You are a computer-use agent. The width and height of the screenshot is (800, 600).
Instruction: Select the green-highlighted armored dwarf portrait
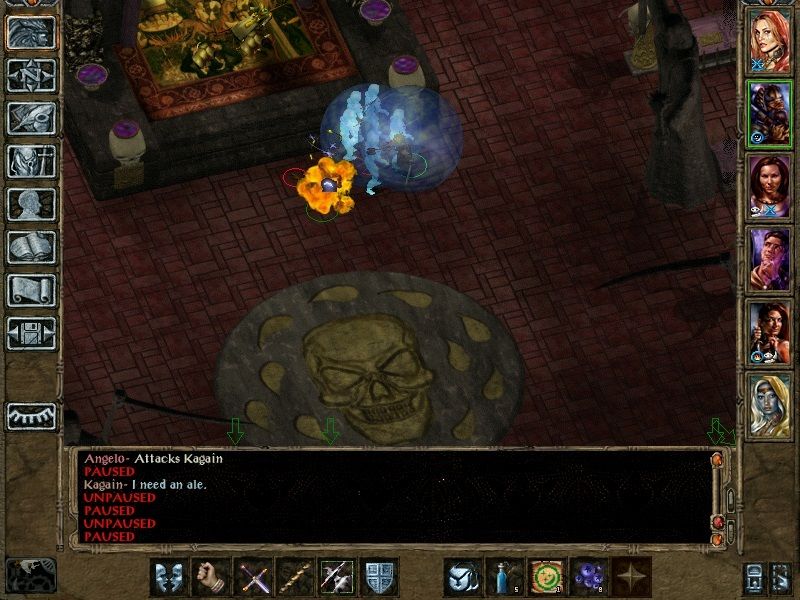[x=769, y=111]
